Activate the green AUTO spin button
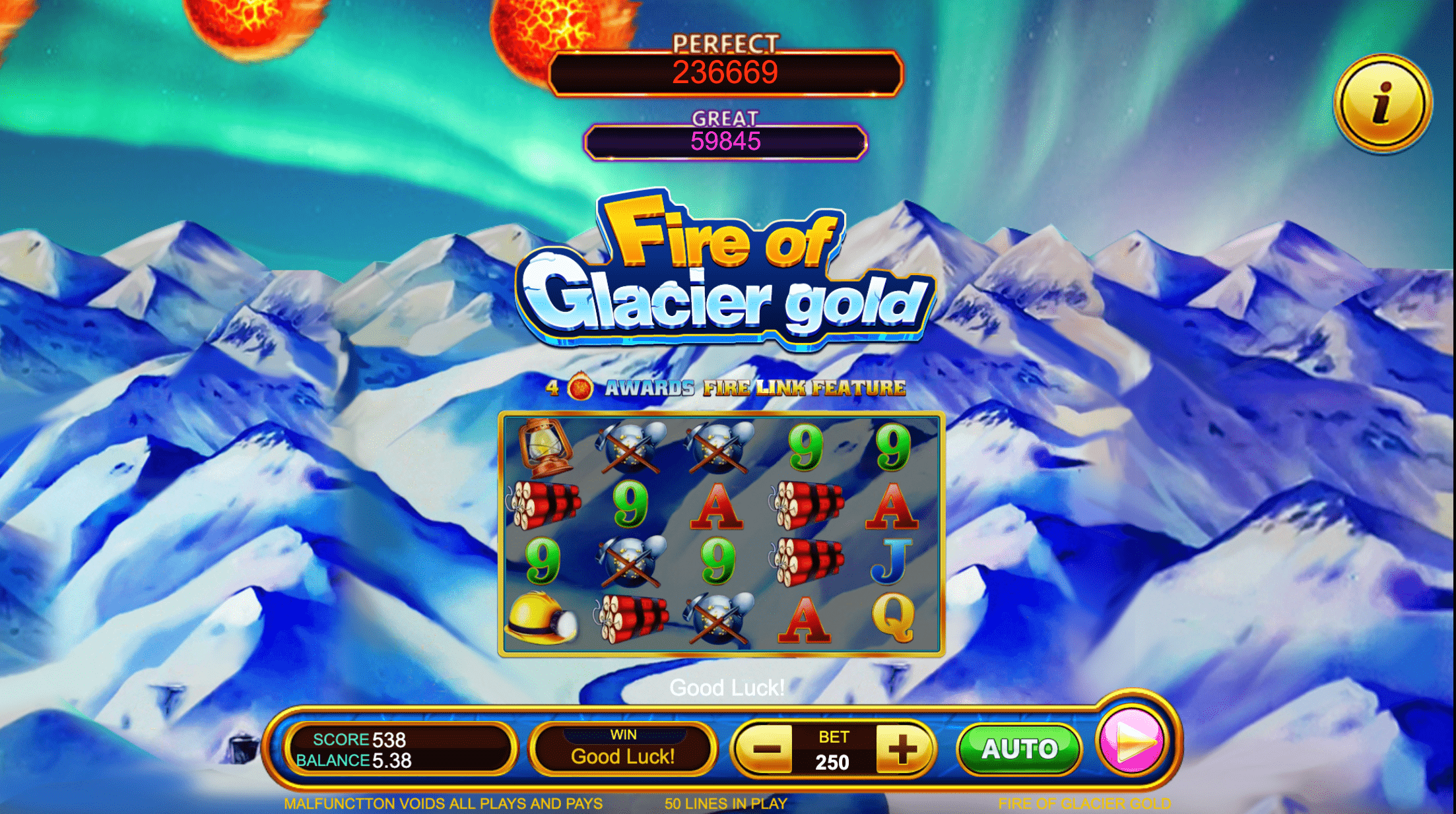The height and width of the screenshot is (814, 1456). coord(1020,749)
